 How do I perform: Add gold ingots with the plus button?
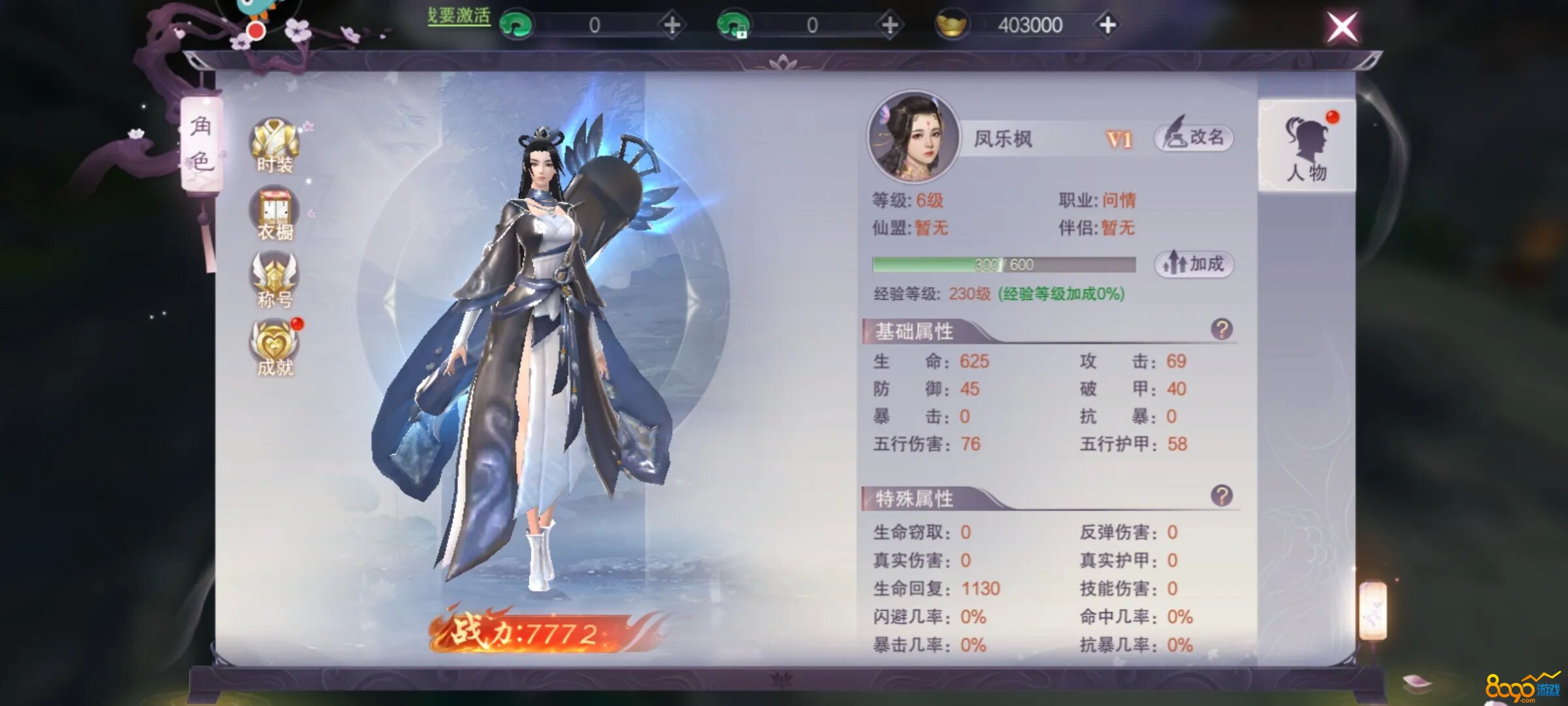tap(1107, 25)
